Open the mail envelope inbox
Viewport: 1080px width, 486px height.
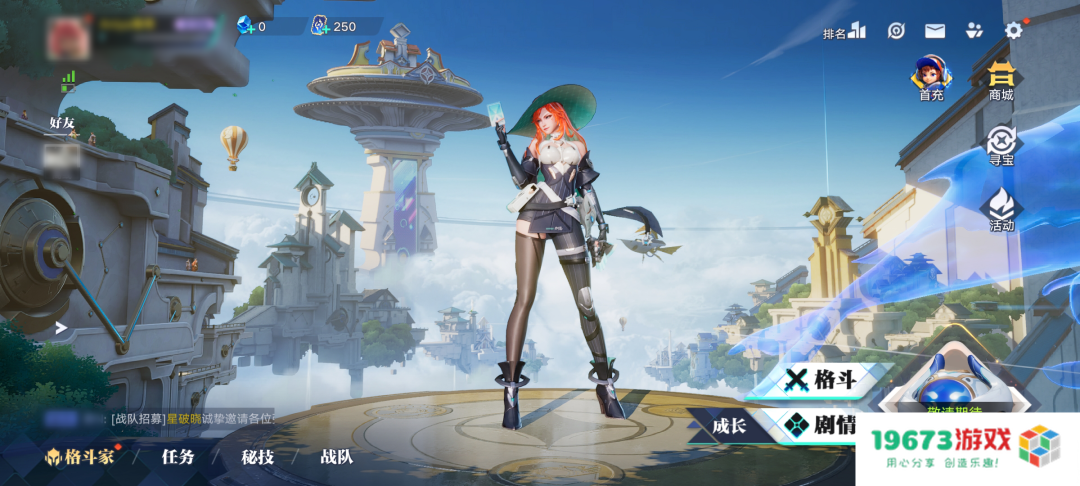935,31
